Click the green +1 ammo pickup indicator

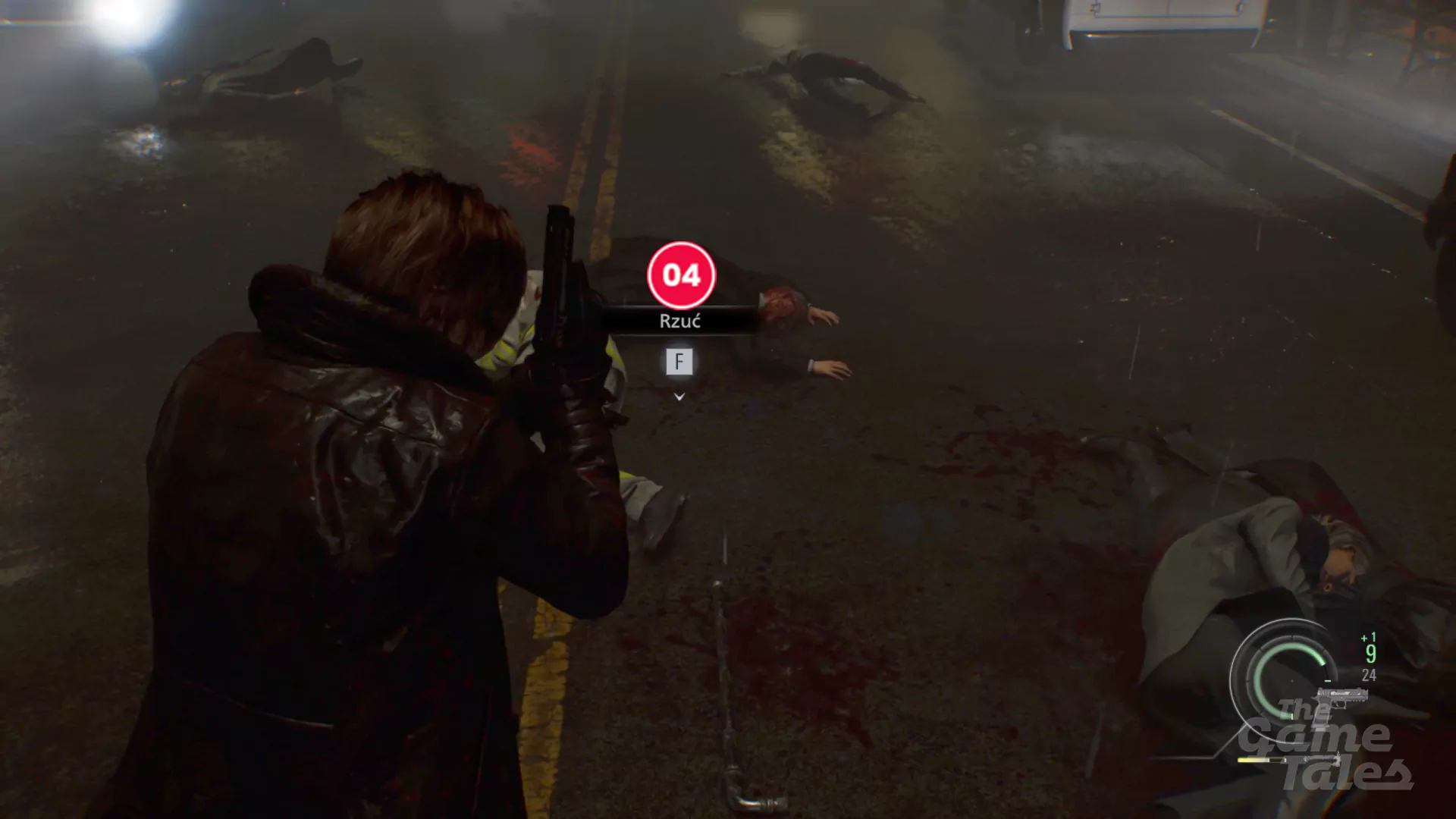(x=1368, y=637)
